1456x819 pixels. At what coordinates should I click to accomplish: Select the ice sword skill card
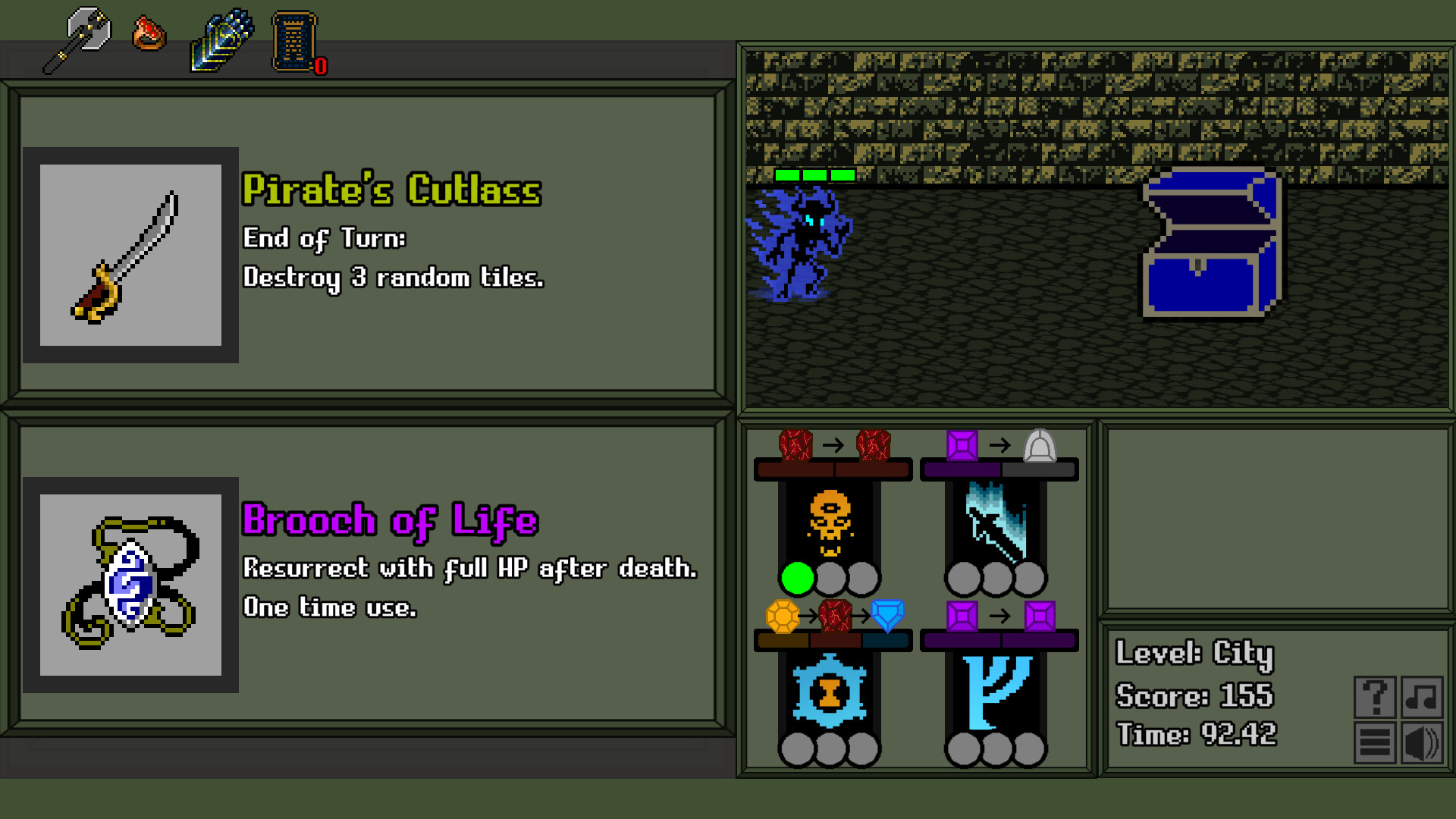click(996, 523)
